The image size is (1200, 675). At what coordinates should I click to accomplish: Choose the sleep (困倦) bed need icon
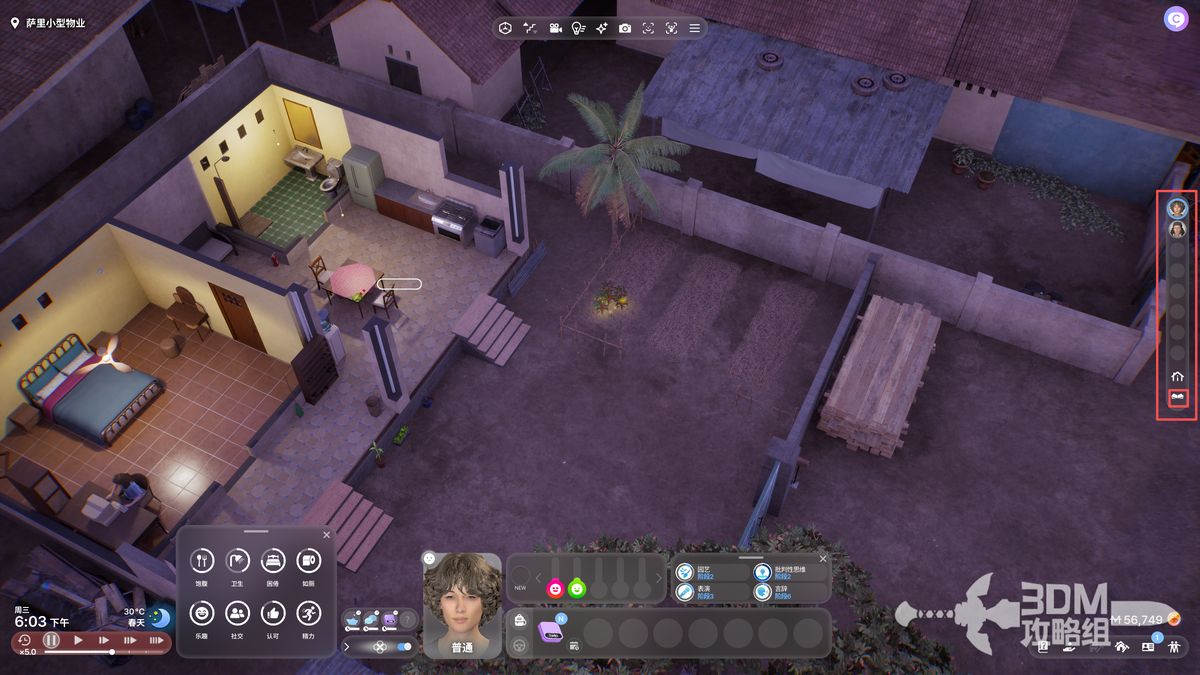273,561
